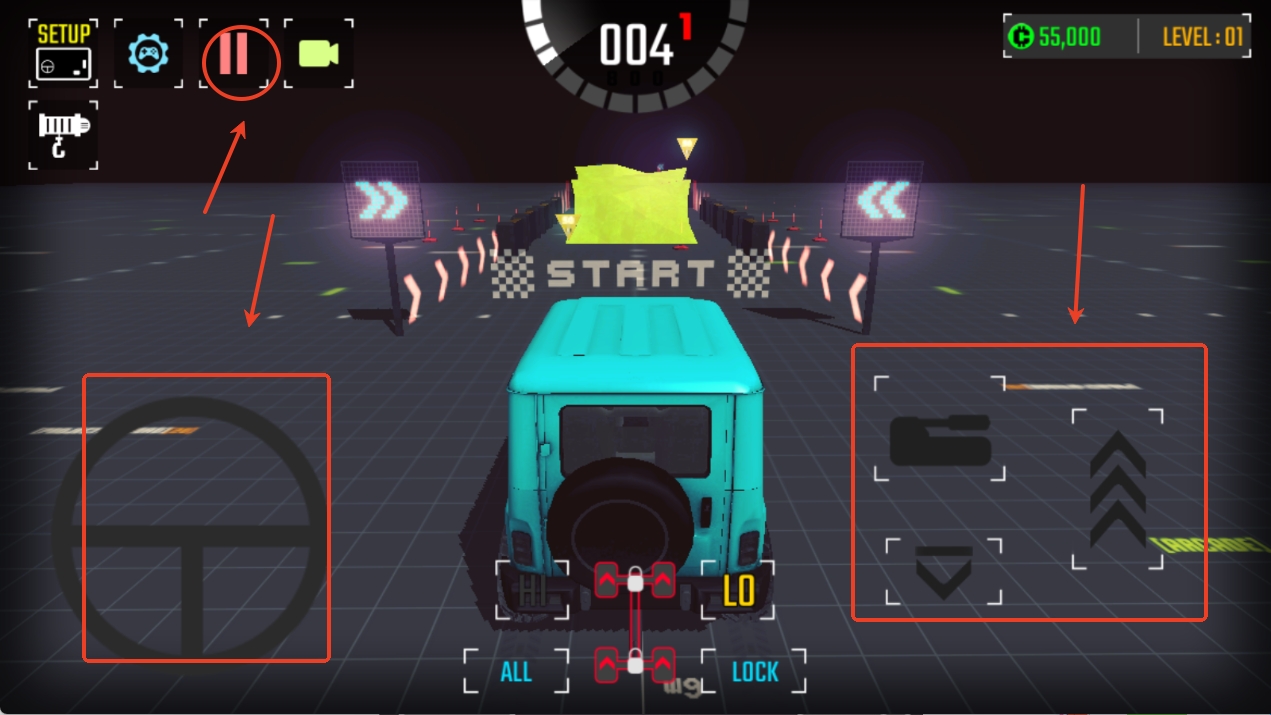Open the Setup menu
Image resolution: width=1271 pixels, height=715 pixels.
click(x=63, y=52)
